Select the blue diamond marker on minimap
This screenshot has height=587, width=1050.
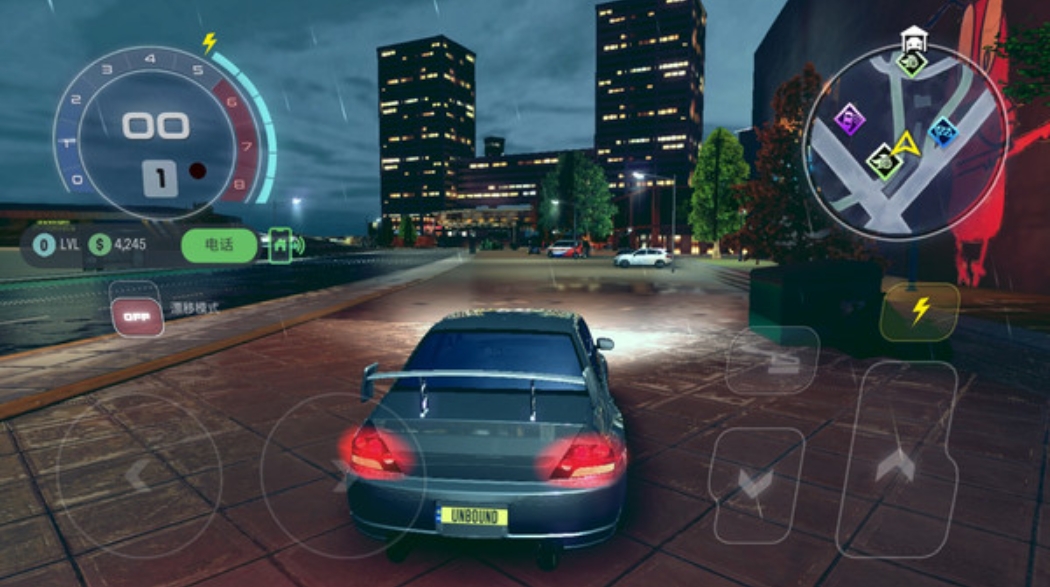pos(943,131)
